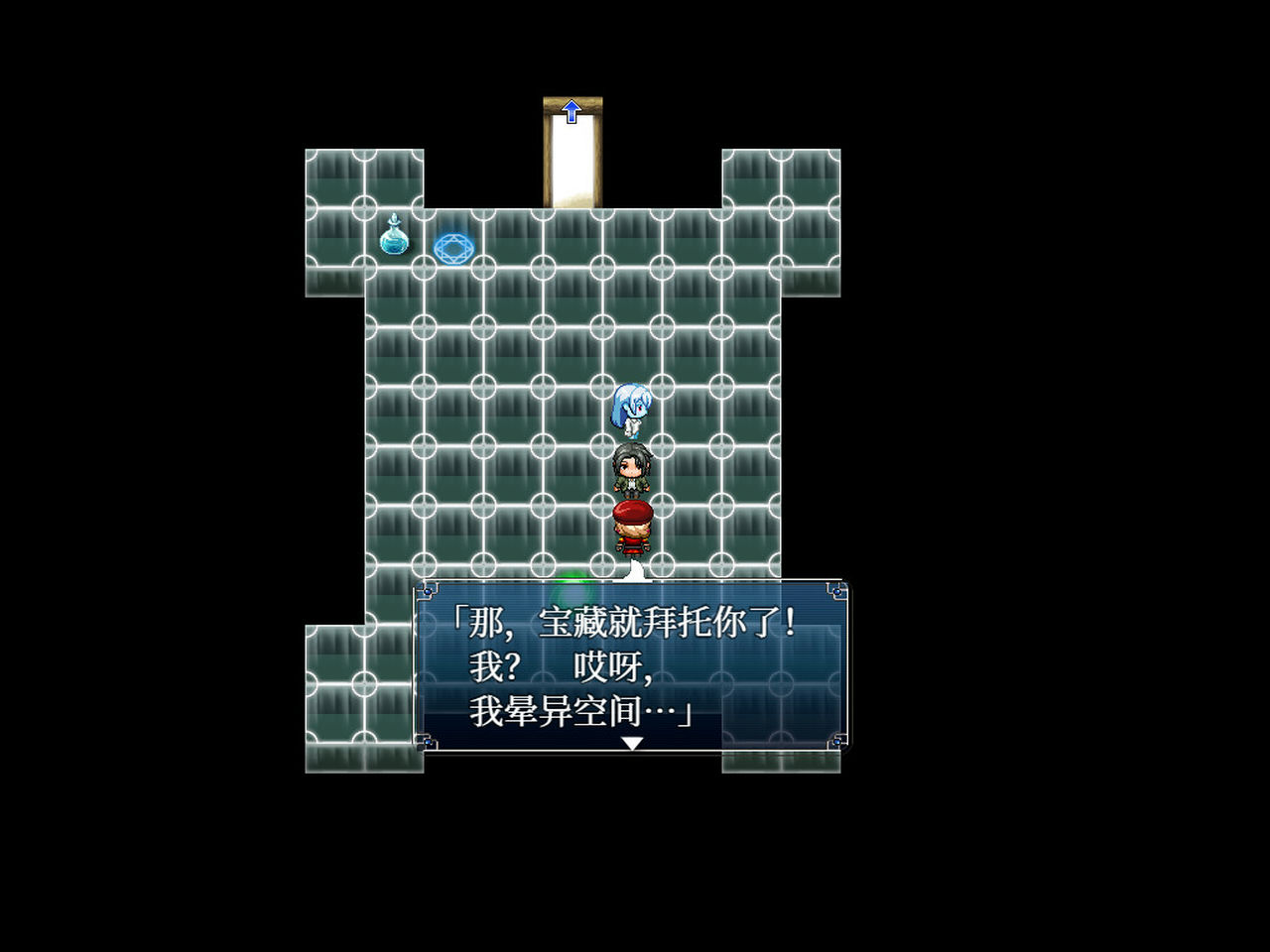Select the blue exit arrow above the doorway

[x=572, y=111]
